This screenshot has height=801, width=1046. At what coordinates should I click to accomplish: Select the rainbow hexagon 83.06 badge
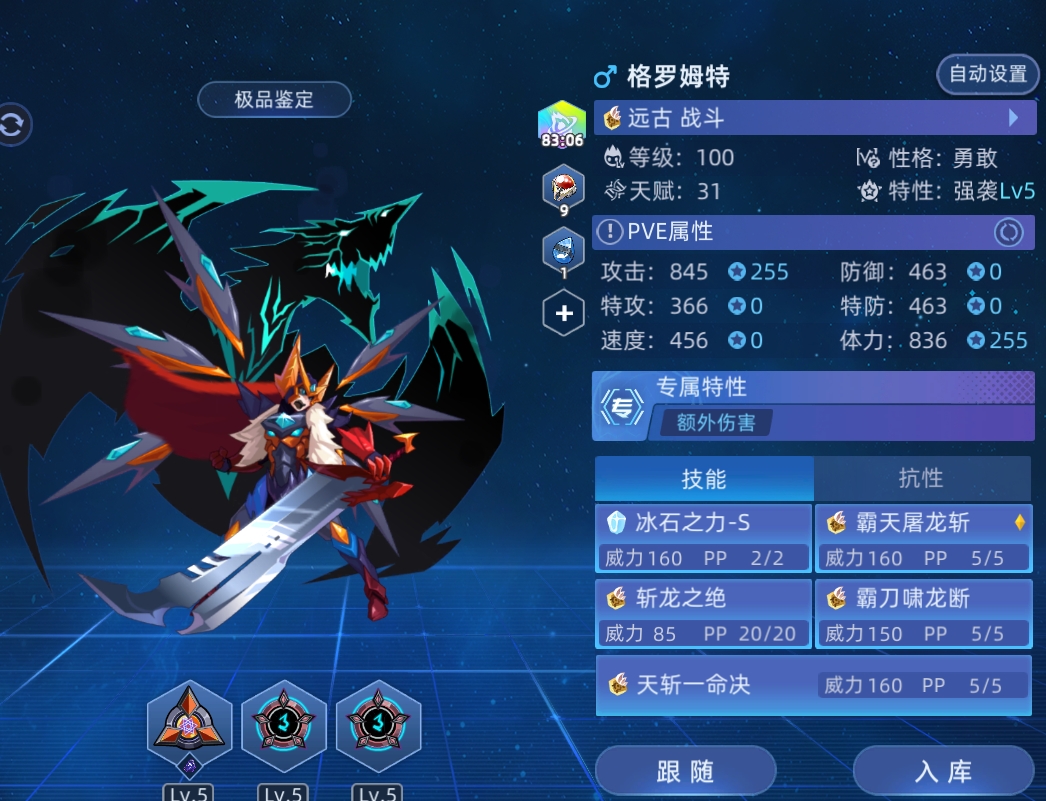pyautogui.click(x=562, y=126)
